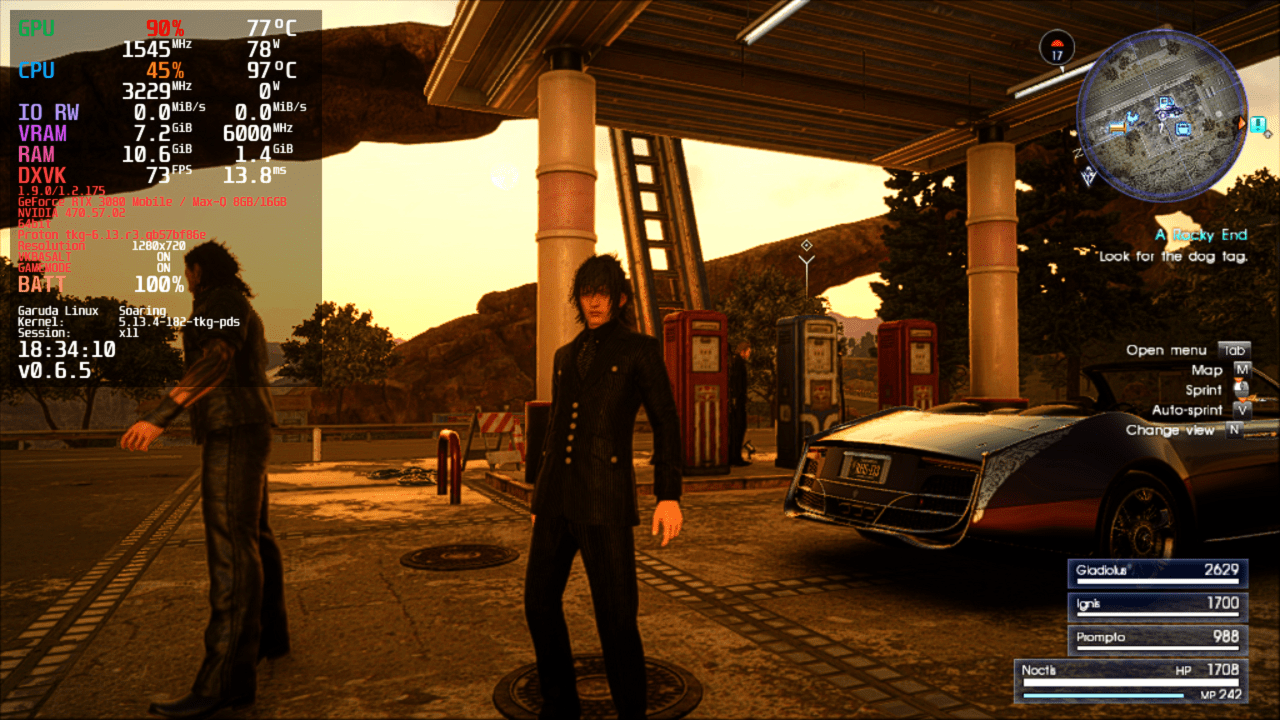The image size is (1280, 720).
Task: Click the briefcase shop marker on minimap
Action: pyautogui.click(x=1183, y=128)
